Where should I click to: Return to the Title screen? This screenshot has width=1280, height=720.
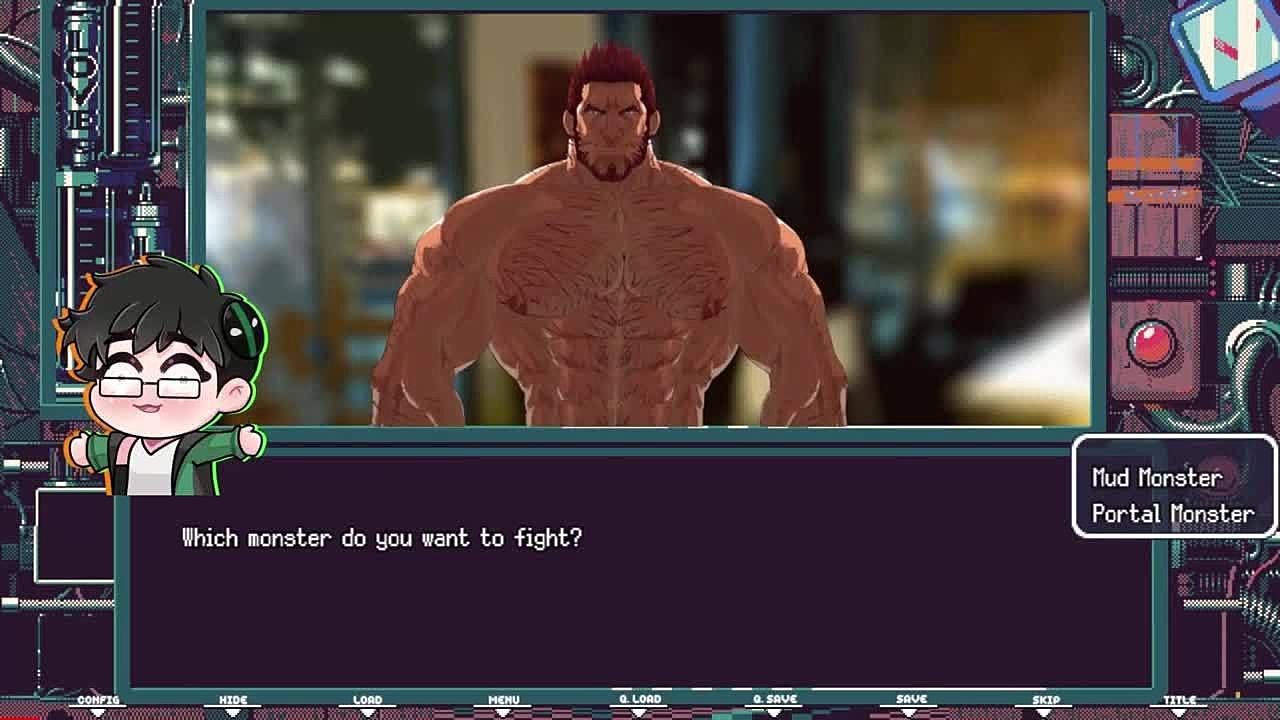[1180, 701]
